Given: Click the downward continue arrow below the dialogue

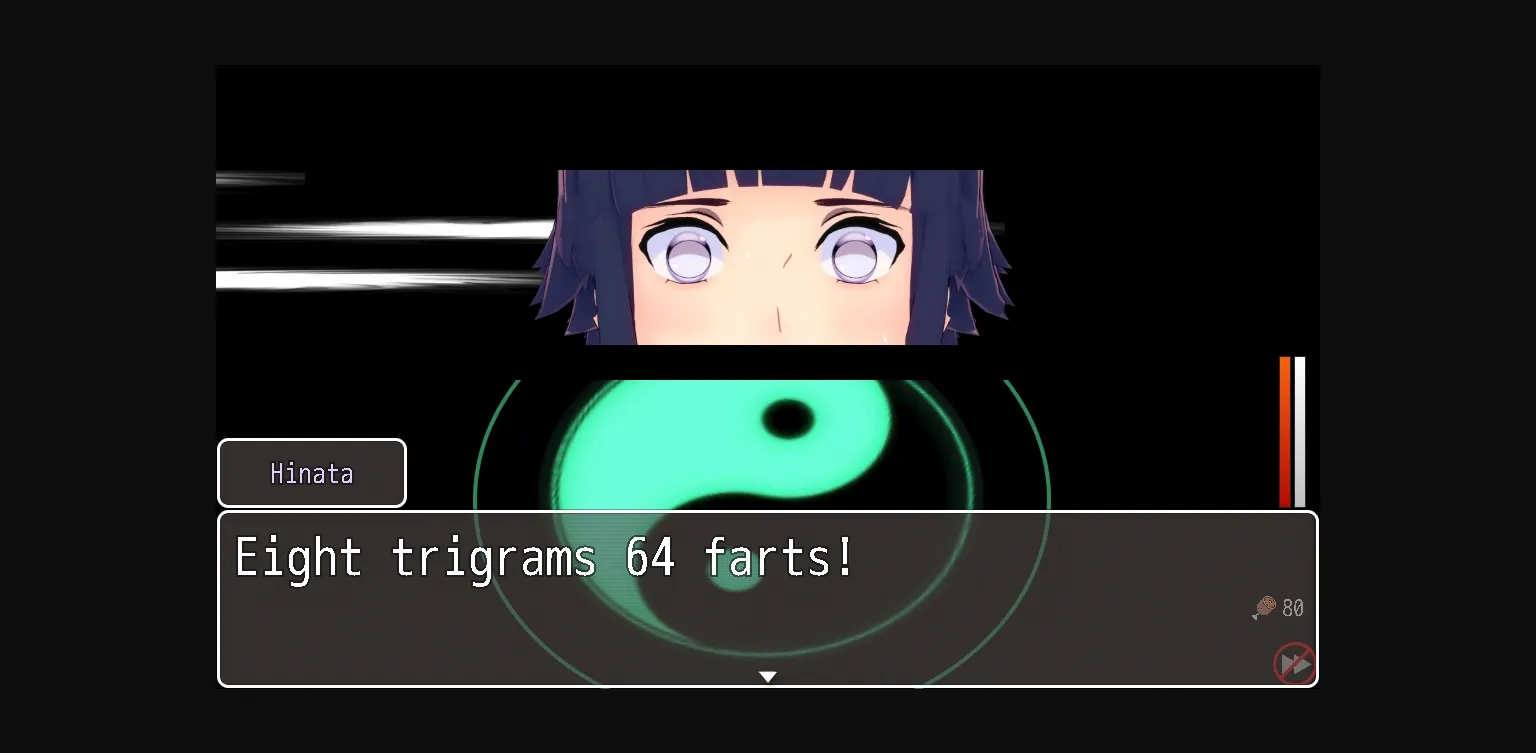Looking at the screenshot, I should [767, 676].
